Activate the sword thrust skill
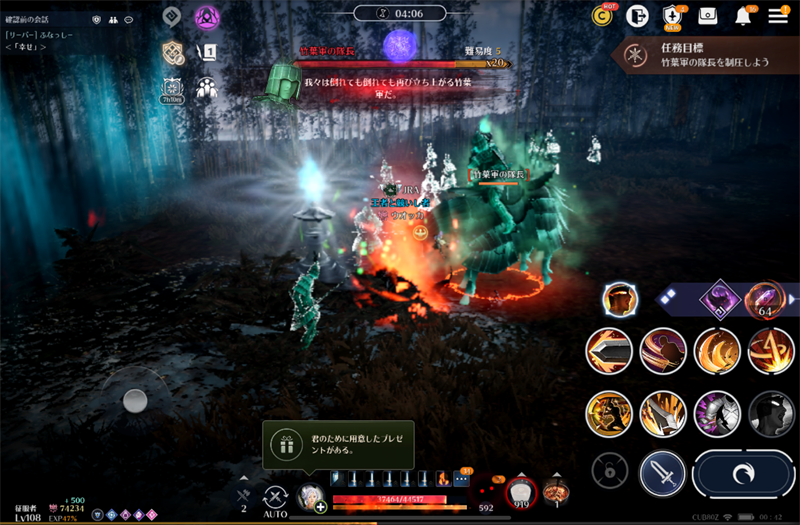Screen dimensions: 800x525 [x=609, y=351]
